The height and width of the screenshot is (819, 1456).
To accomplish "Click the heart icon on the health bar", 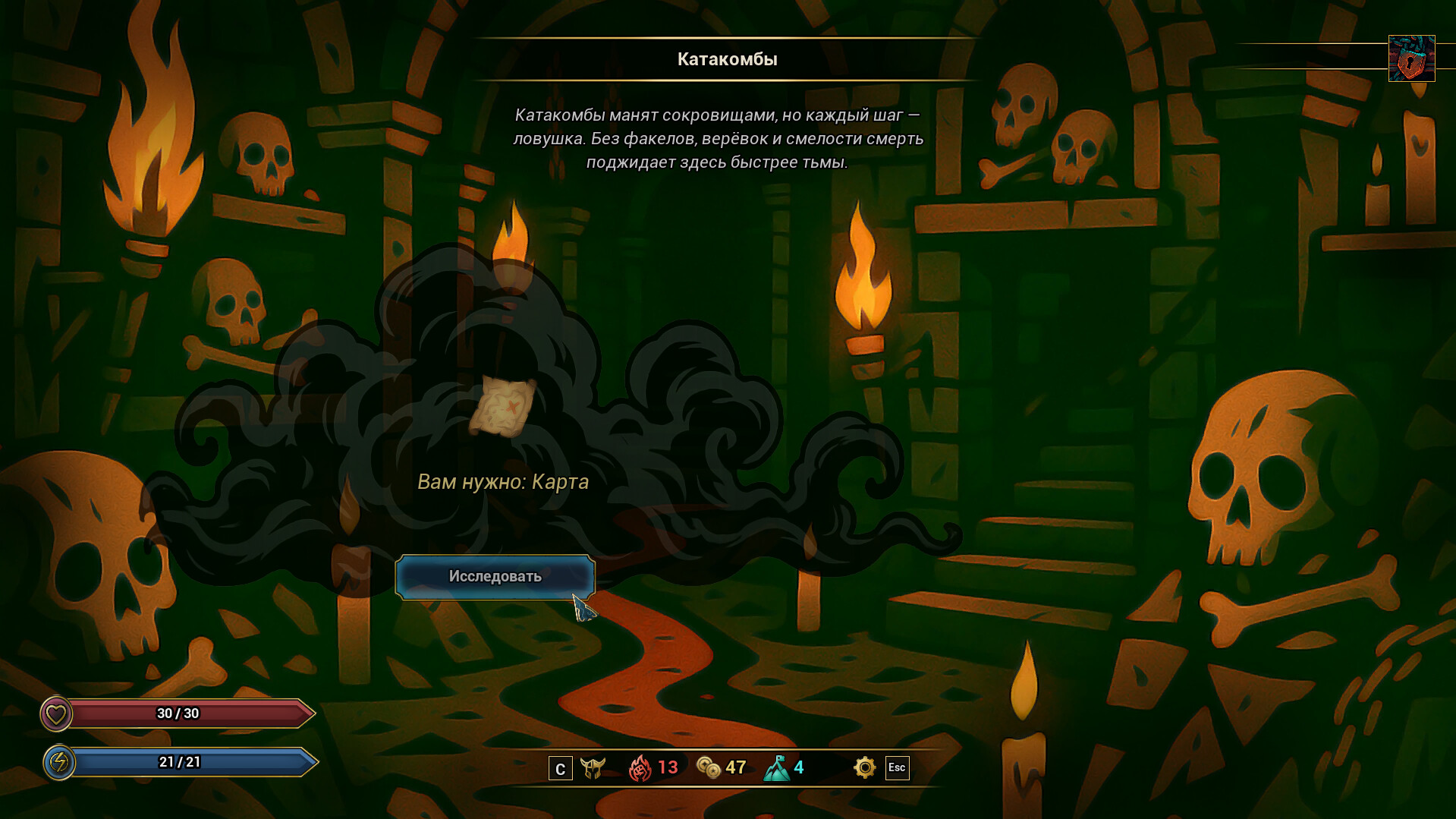I will pos(55,713).
